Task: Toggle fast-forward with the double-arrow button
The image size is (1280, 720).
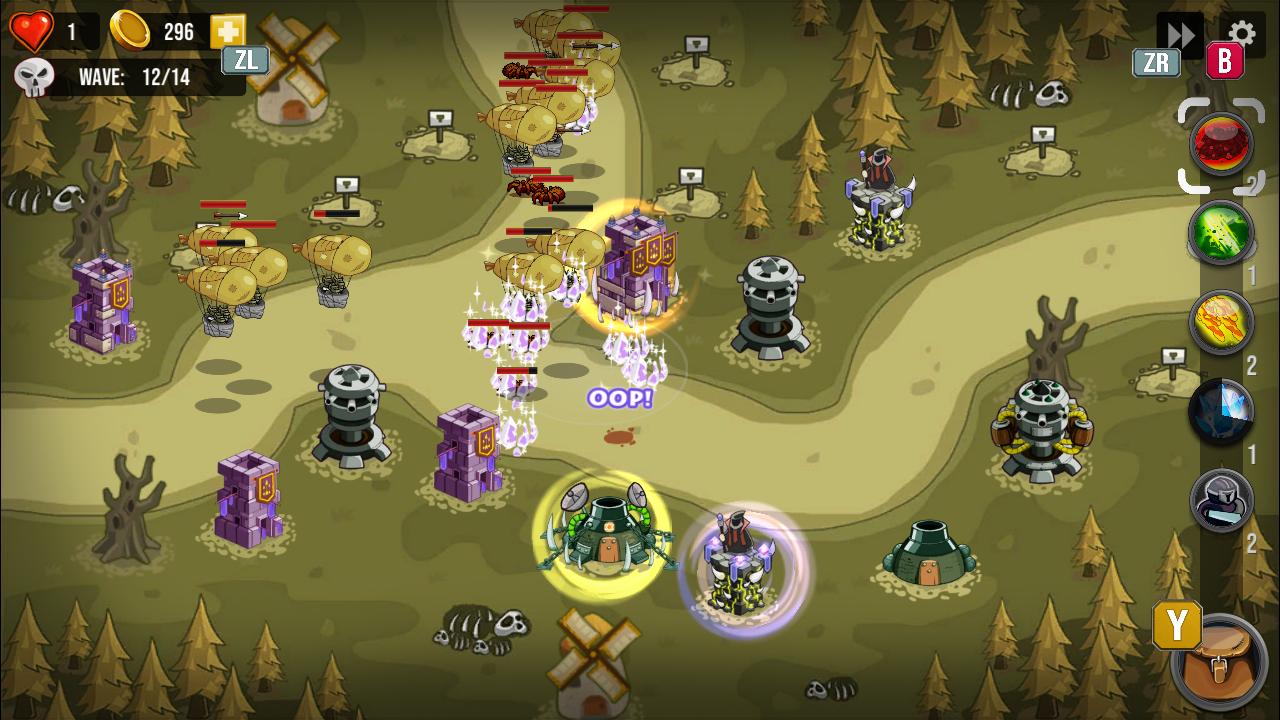Action: point(1180,33)
